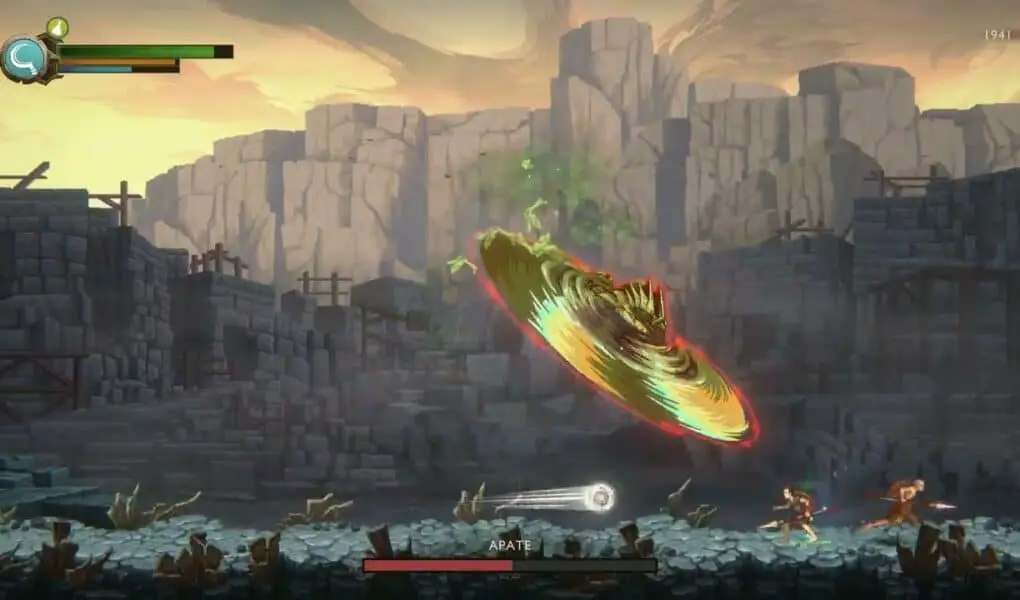The image size is (1020, 600).
Task: Click the teal sickle ability icon
Action: 24,58
